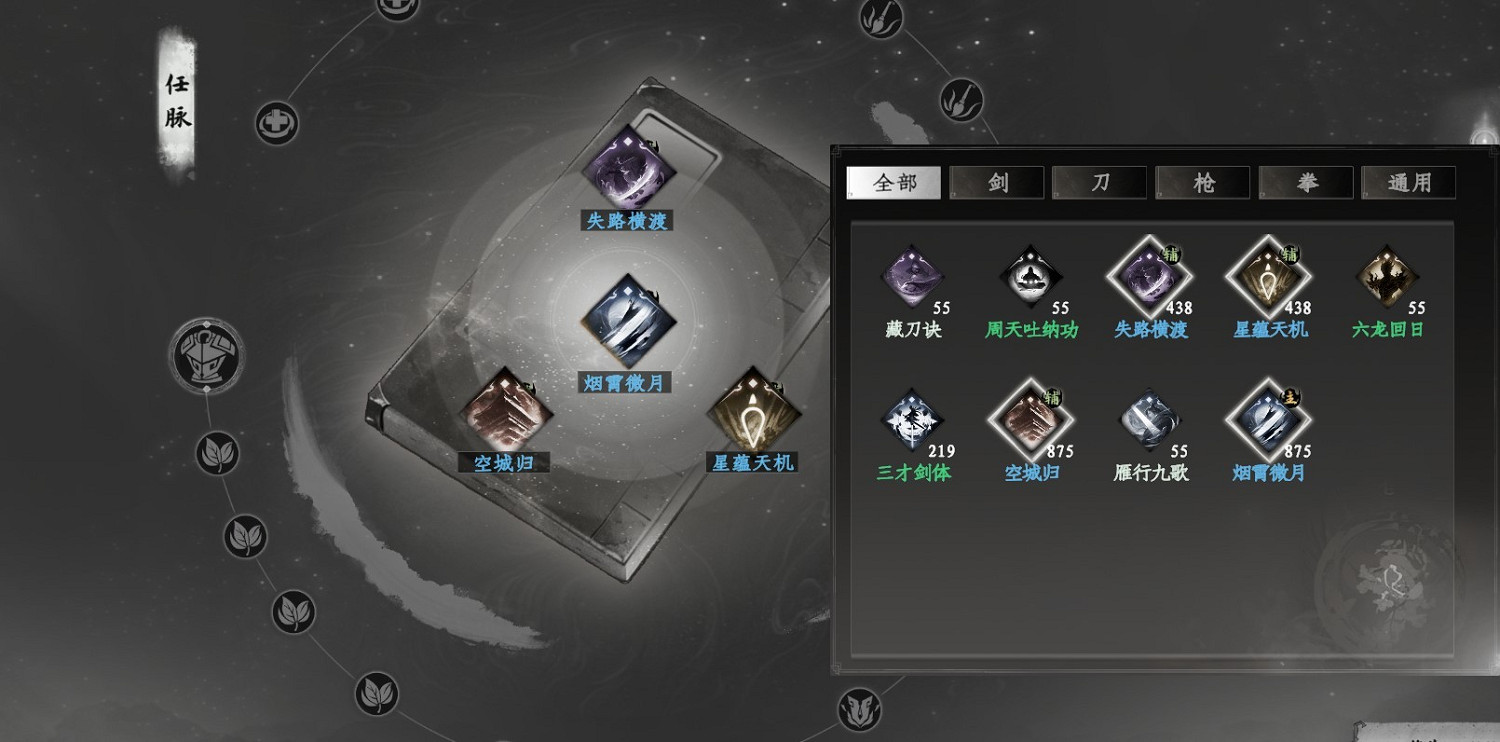Switch to the 拳 tab
This screenshot has height=742, width=1500.
tap(1306, 183)
